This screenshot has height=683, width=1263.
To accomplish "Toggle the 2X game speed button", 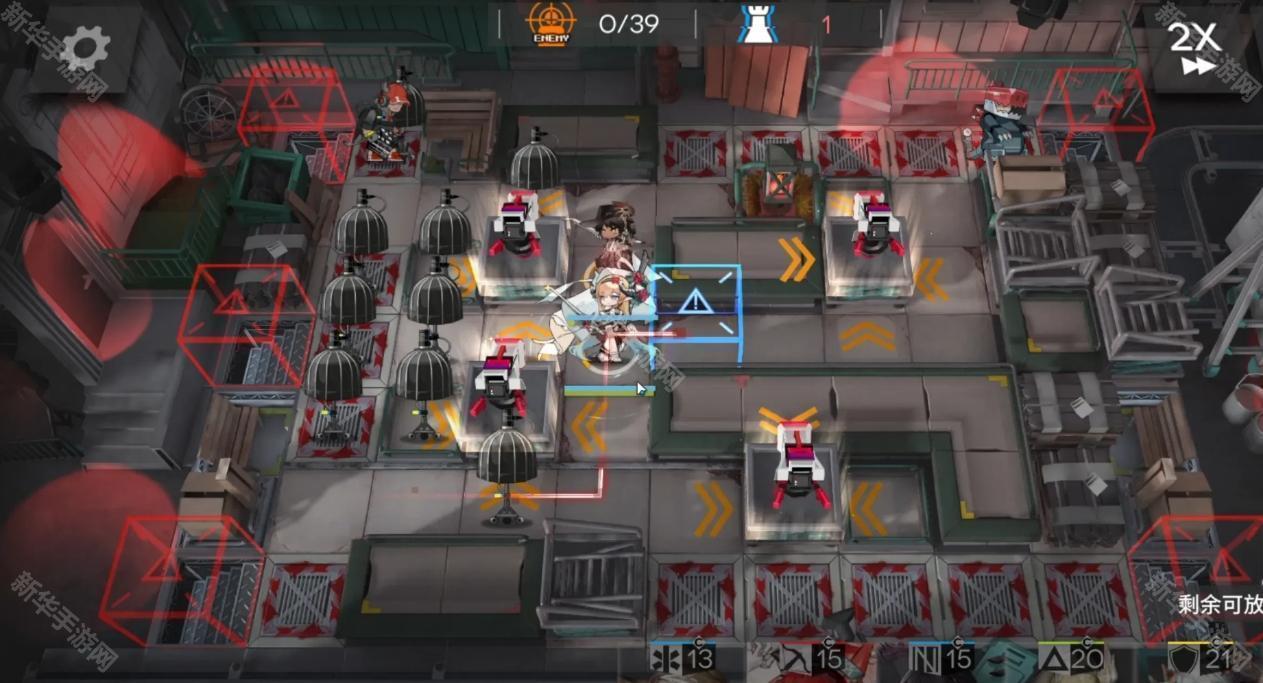I will pyautogui.click(x=1195, y=47).
